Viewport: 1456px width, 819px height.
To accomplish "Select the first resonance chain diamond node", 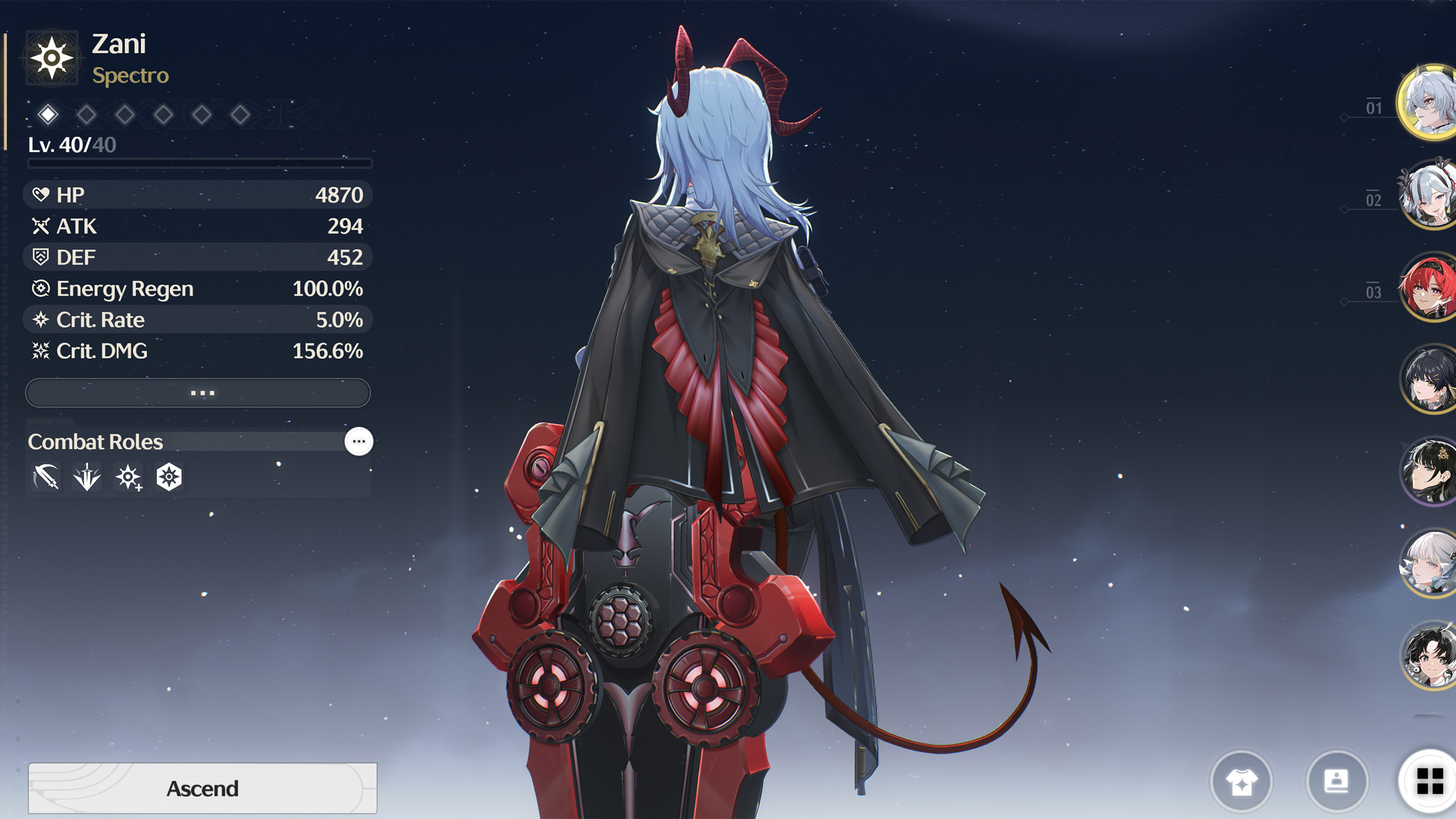I will (49, 114).
